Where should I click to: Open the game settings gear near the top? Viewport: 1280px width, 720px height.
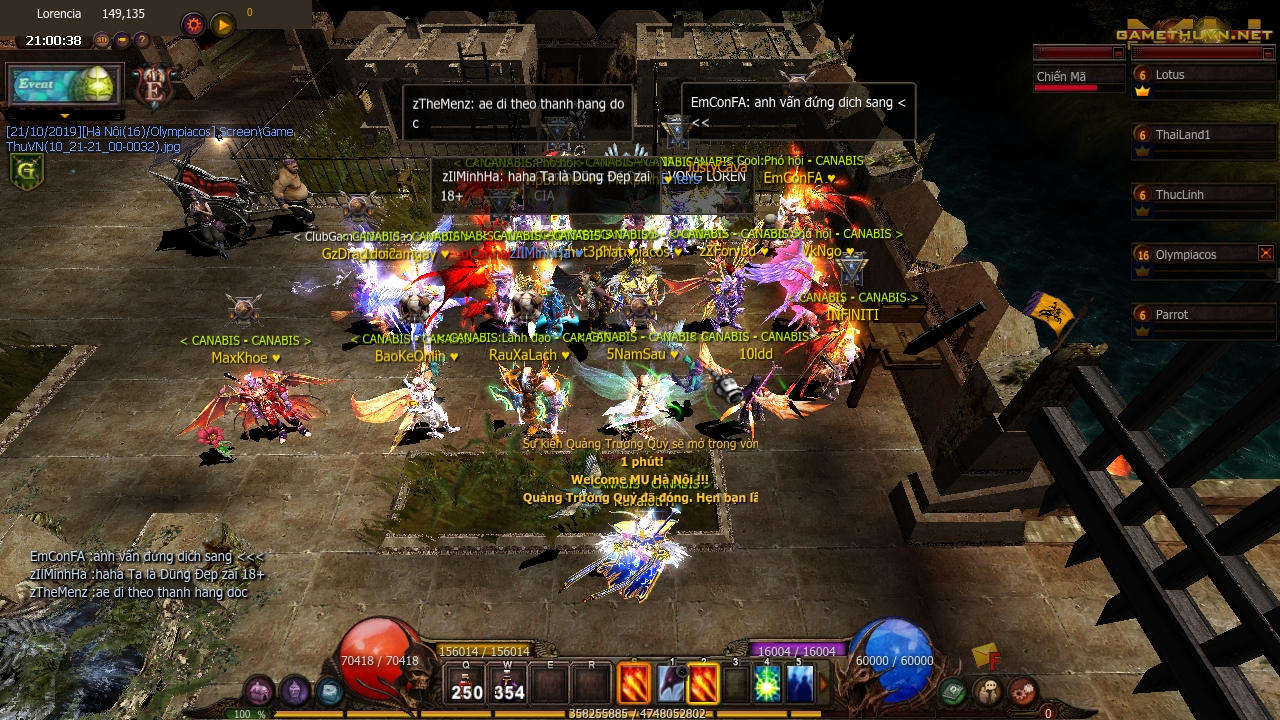pos(192,24)
